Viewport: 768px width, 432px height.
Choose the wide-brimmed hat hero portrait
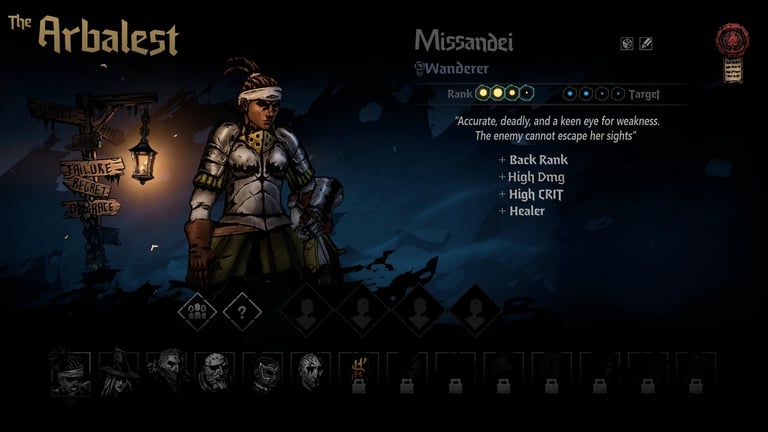118,372
